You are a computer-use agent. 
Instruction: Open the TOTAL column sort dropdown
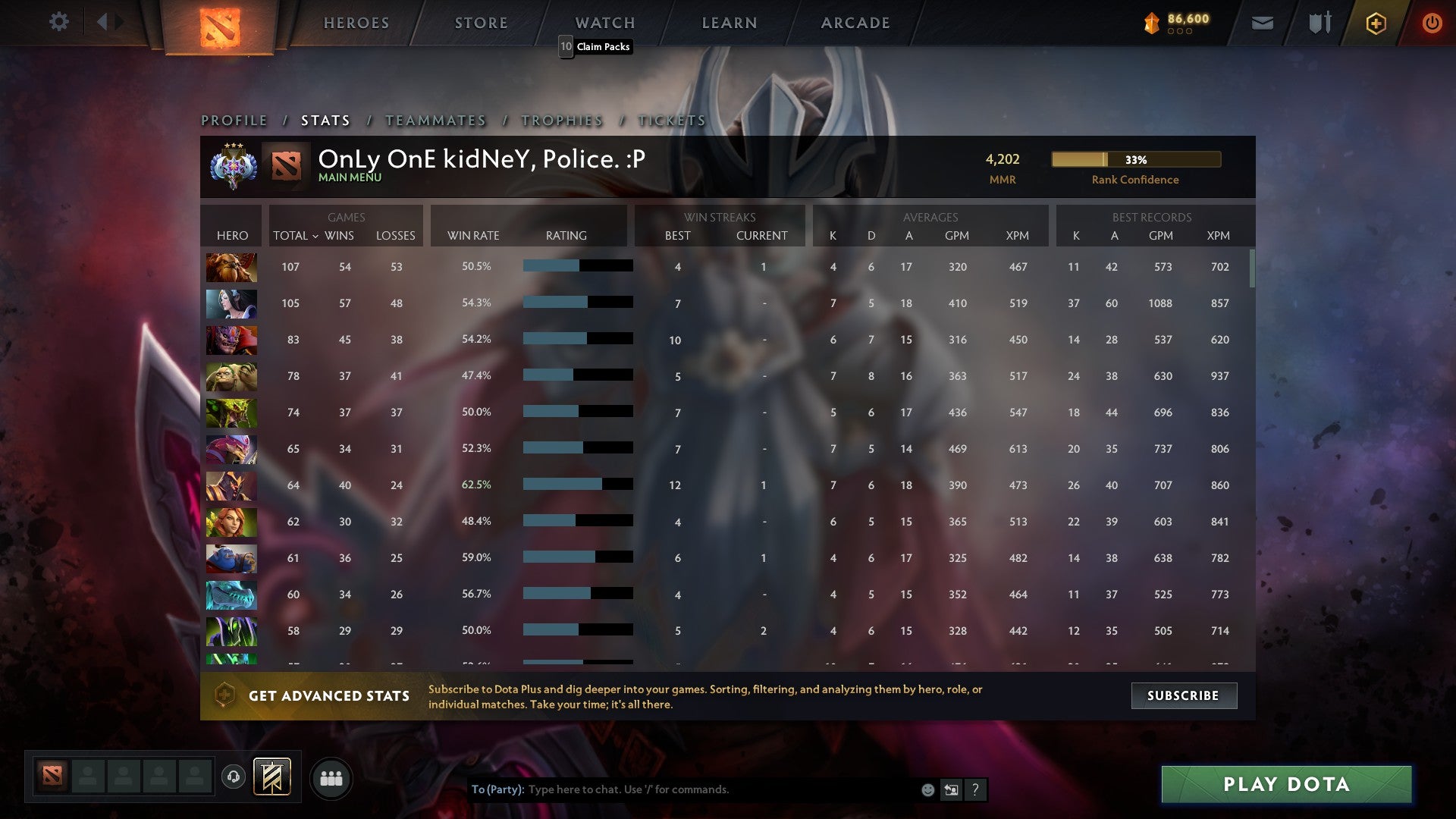292,236
